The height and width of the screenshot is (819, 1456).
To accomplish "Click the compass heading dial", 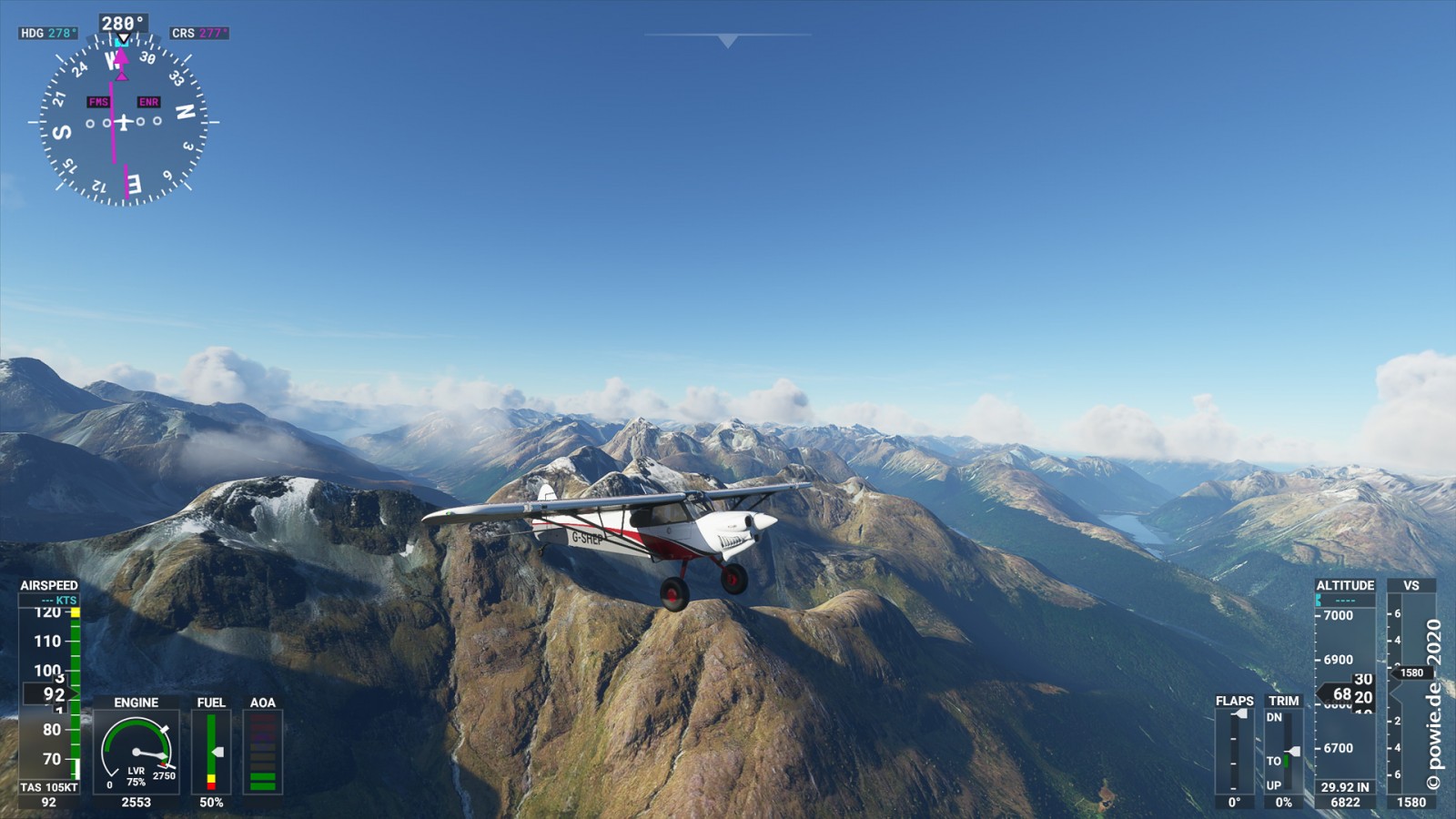I will (x=124, y=121).
